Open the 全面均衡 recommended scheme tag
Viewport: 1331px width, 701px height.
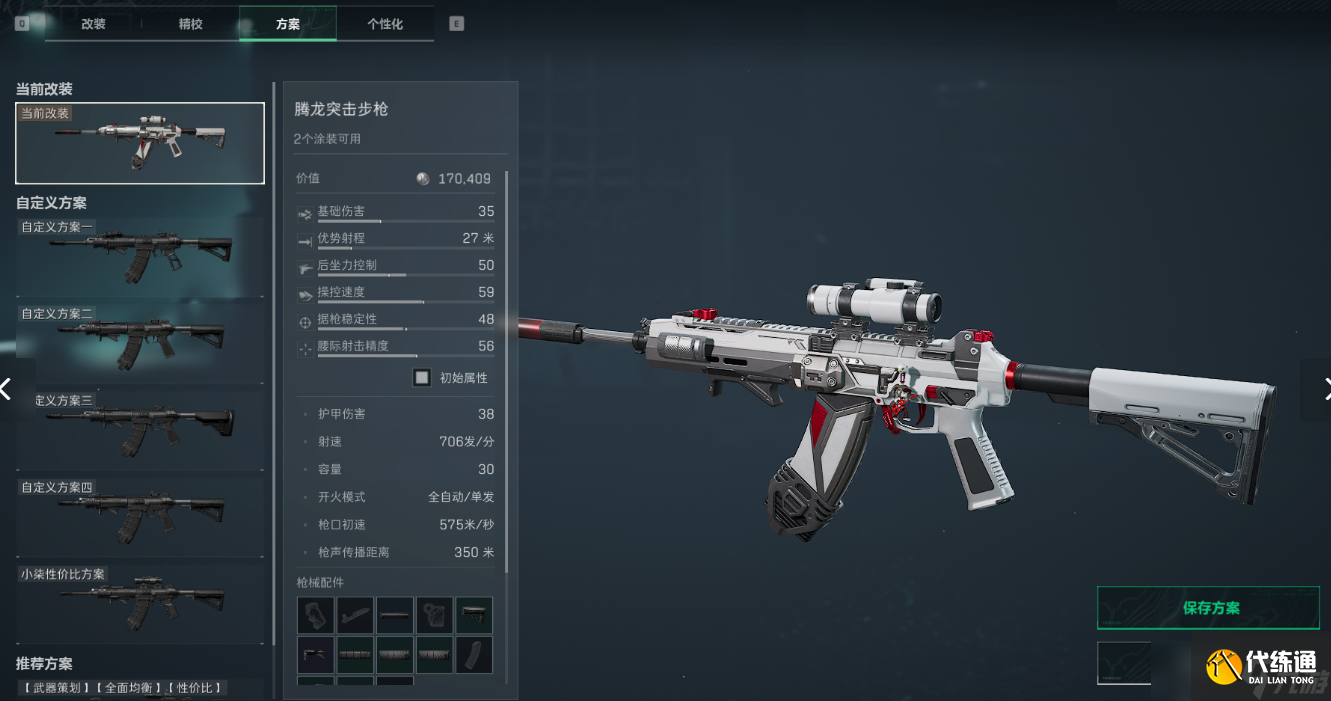(x=129, y=688)
